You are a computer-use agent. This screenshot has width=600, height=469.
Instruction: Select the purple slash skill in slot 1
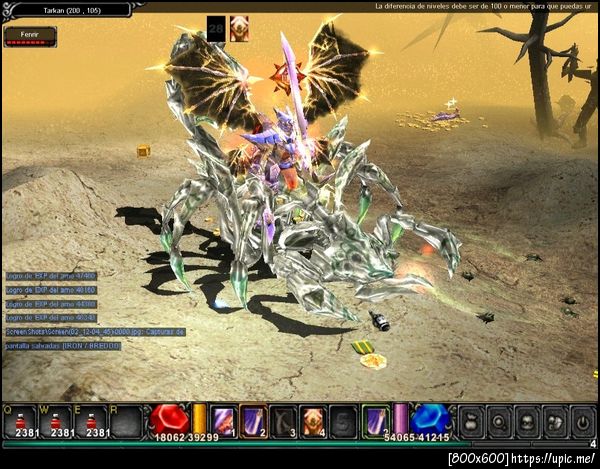pyautogui.click(x=223, y=420)
